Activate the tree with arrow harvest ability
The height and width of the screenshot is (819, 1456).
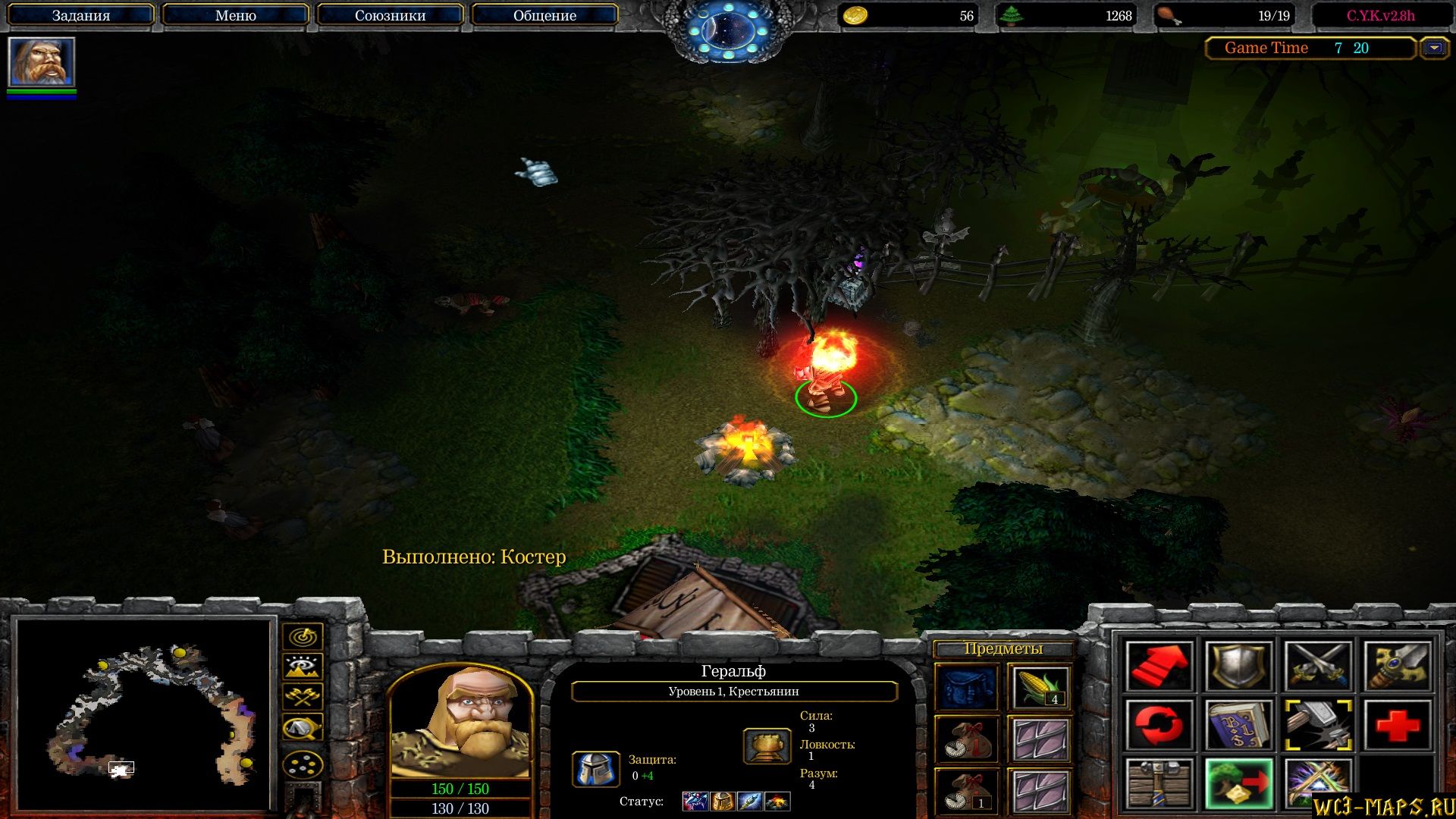1238,783
